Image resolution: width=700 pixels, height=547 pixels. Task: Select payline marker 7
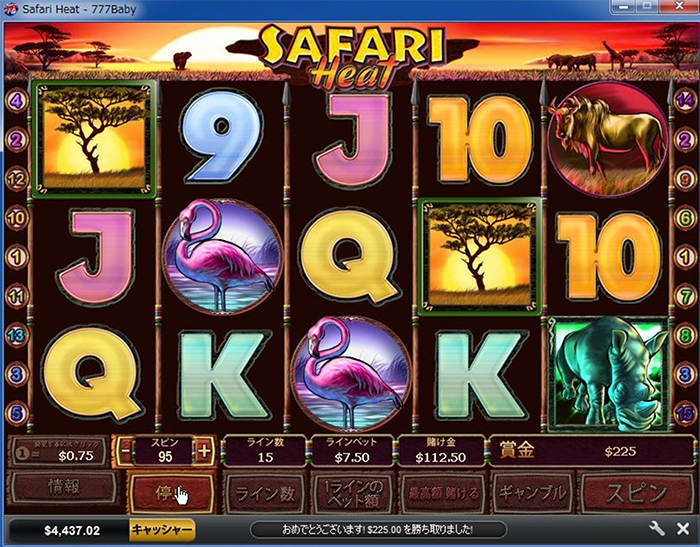click(685, 296)
